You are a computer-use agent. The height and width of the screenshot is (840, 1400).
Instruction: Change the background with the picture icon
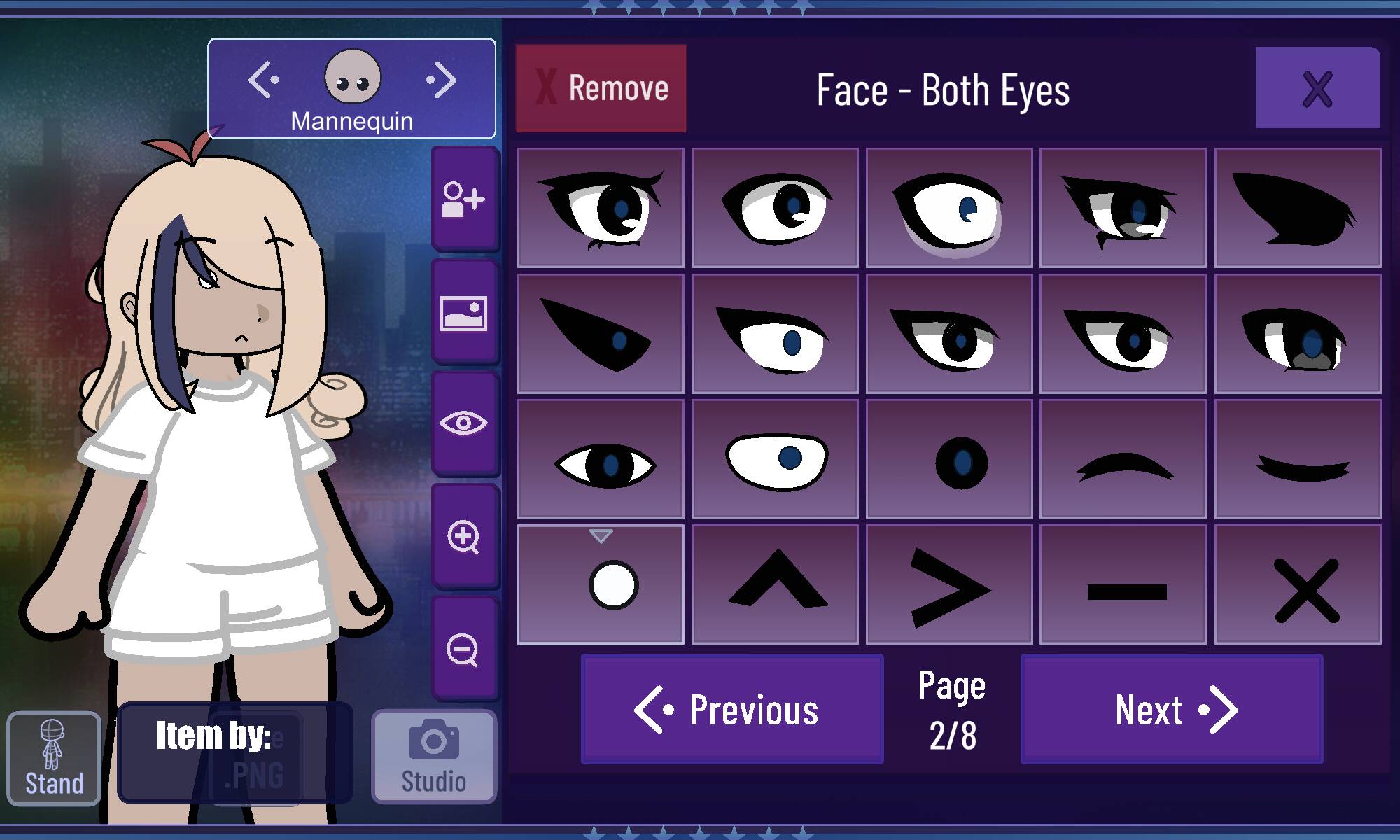coord(464,313)
